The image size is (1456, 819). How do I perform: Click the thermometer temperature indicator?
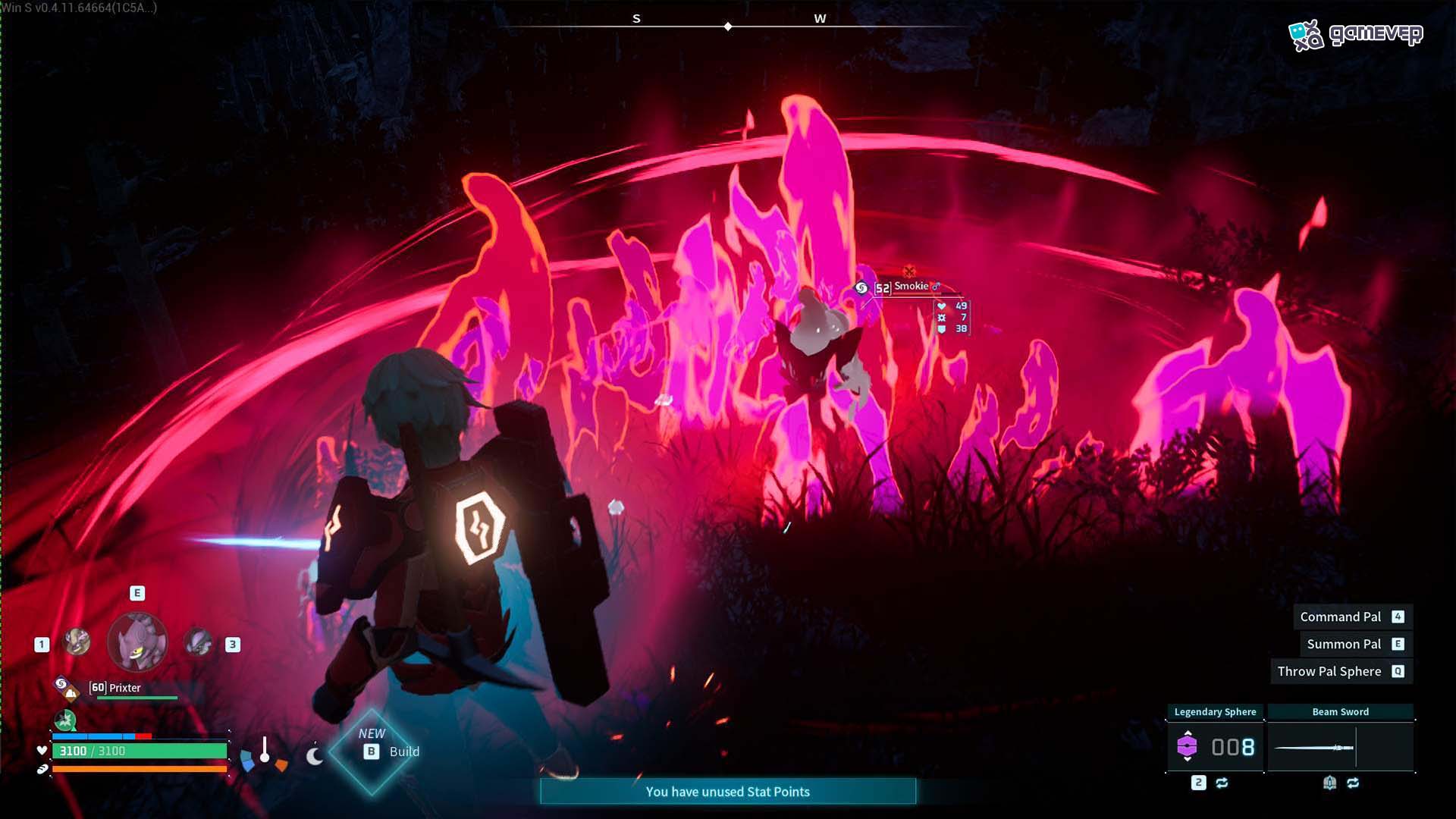(265, 748)
